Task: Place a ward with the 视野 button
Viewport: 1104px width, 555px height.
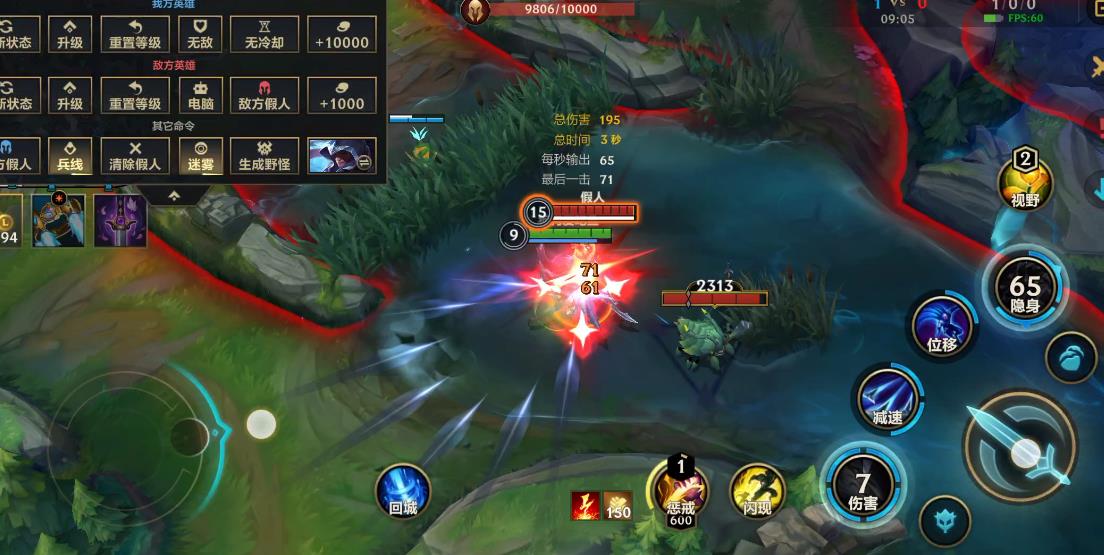Action: tap(1026, 181)
